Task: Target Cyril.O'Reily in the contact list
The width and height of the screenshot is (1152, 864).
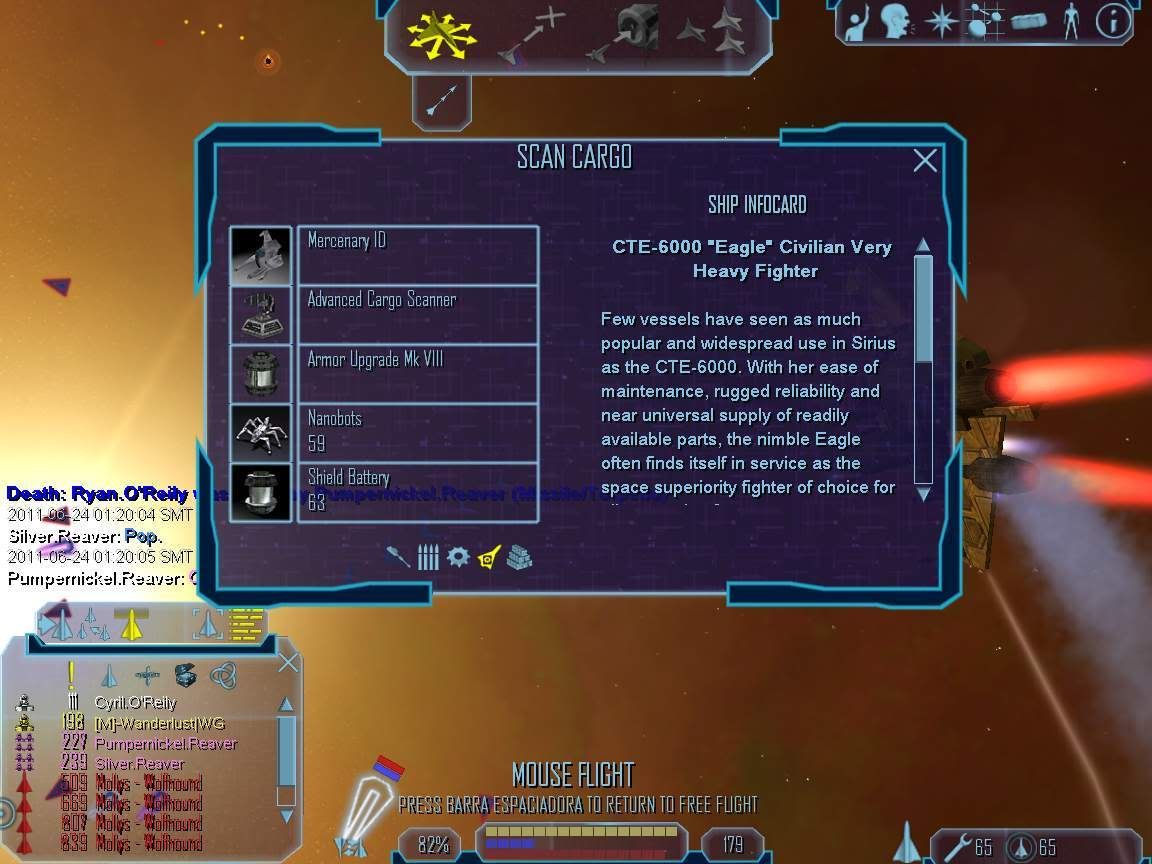Action: (135, 703)
